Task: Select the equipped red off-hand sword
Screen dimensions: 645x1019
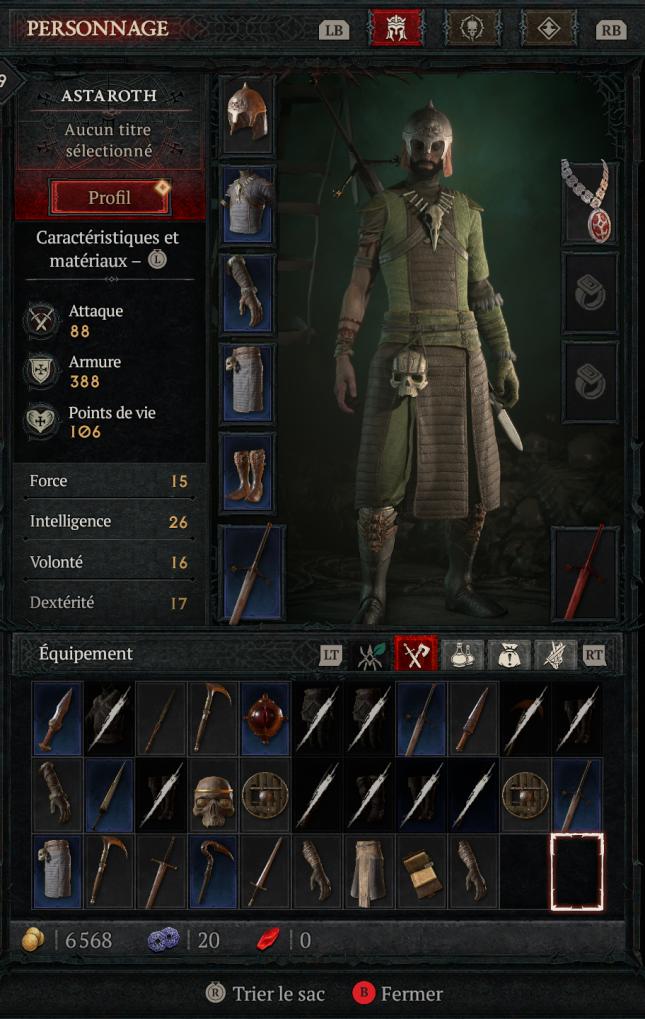Action: [x=585, y=574]
